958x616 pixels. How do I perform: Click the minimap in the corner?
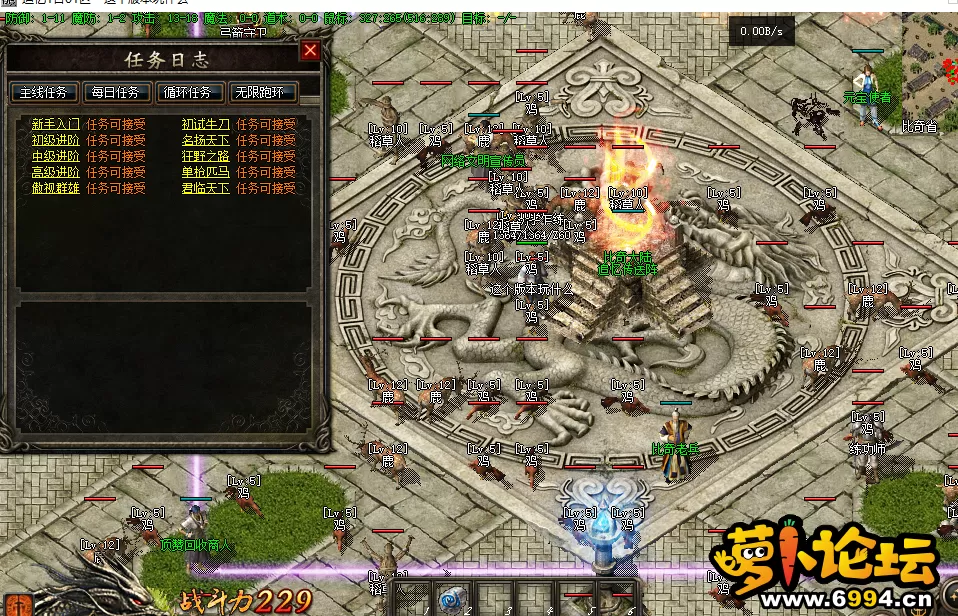pos(930,68)
